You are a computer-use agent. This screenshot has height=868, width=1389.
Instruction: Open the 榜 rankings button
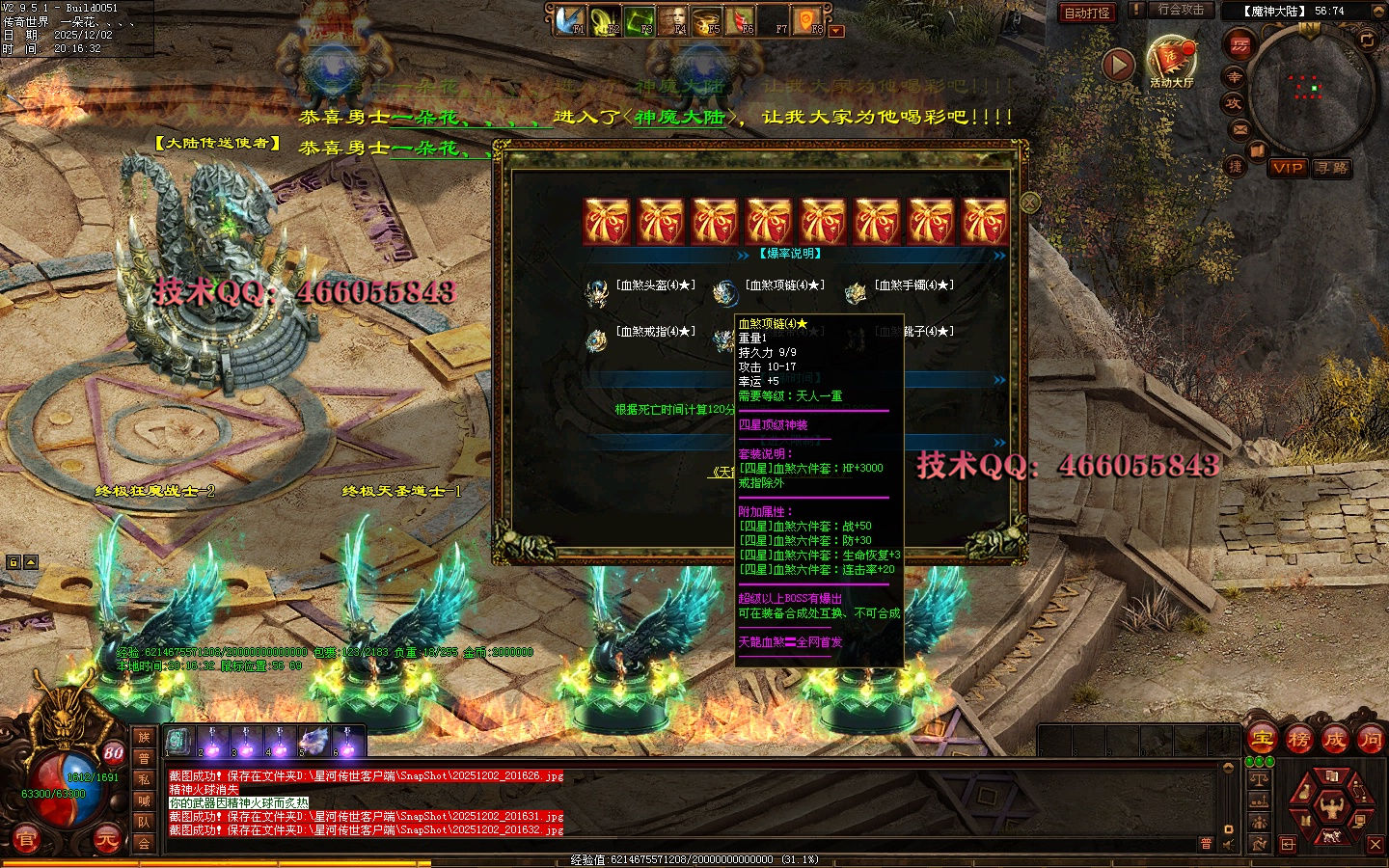tap(1298, 740)
